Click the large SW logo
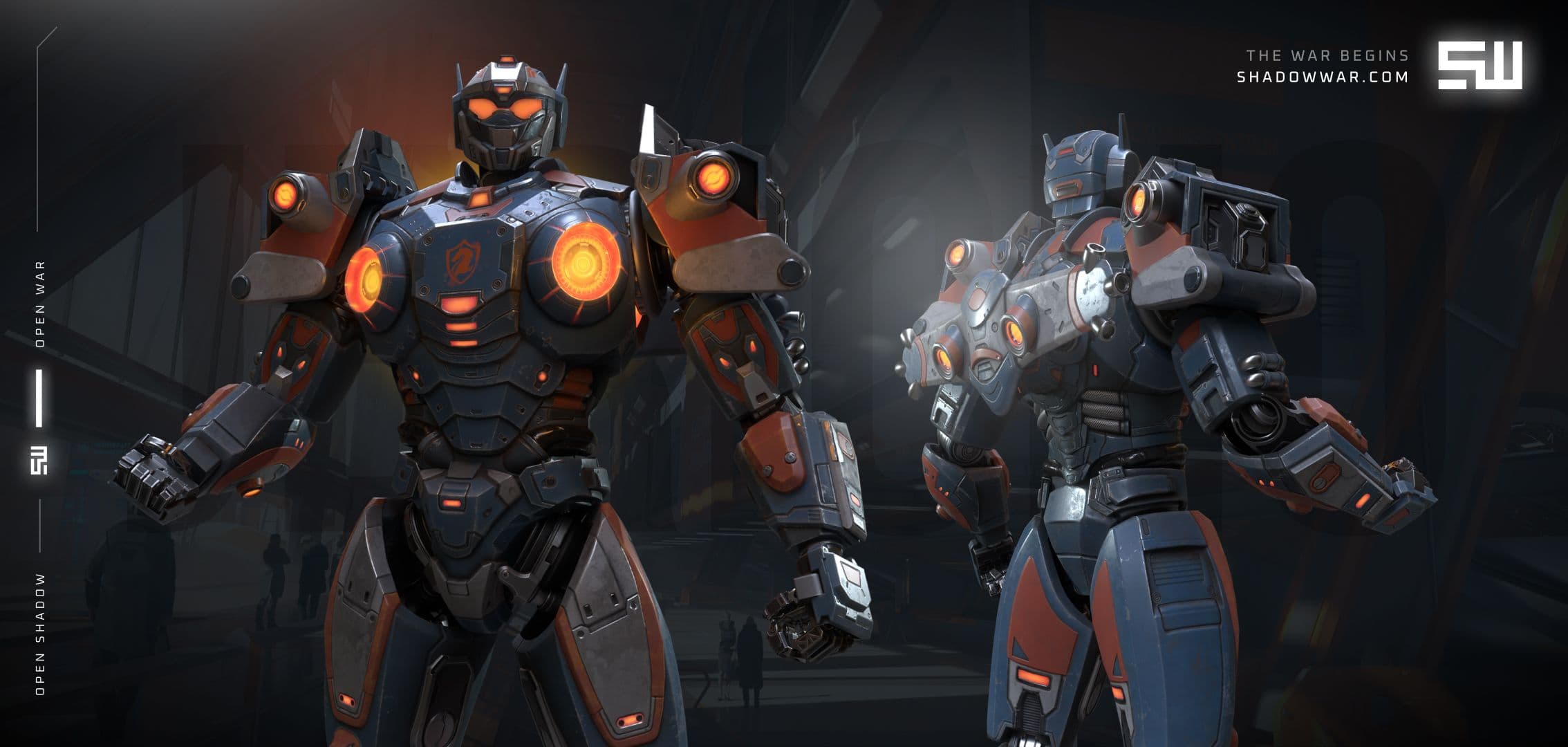The width and height of the screenshot is (1568, 747). coord(1480,66)
